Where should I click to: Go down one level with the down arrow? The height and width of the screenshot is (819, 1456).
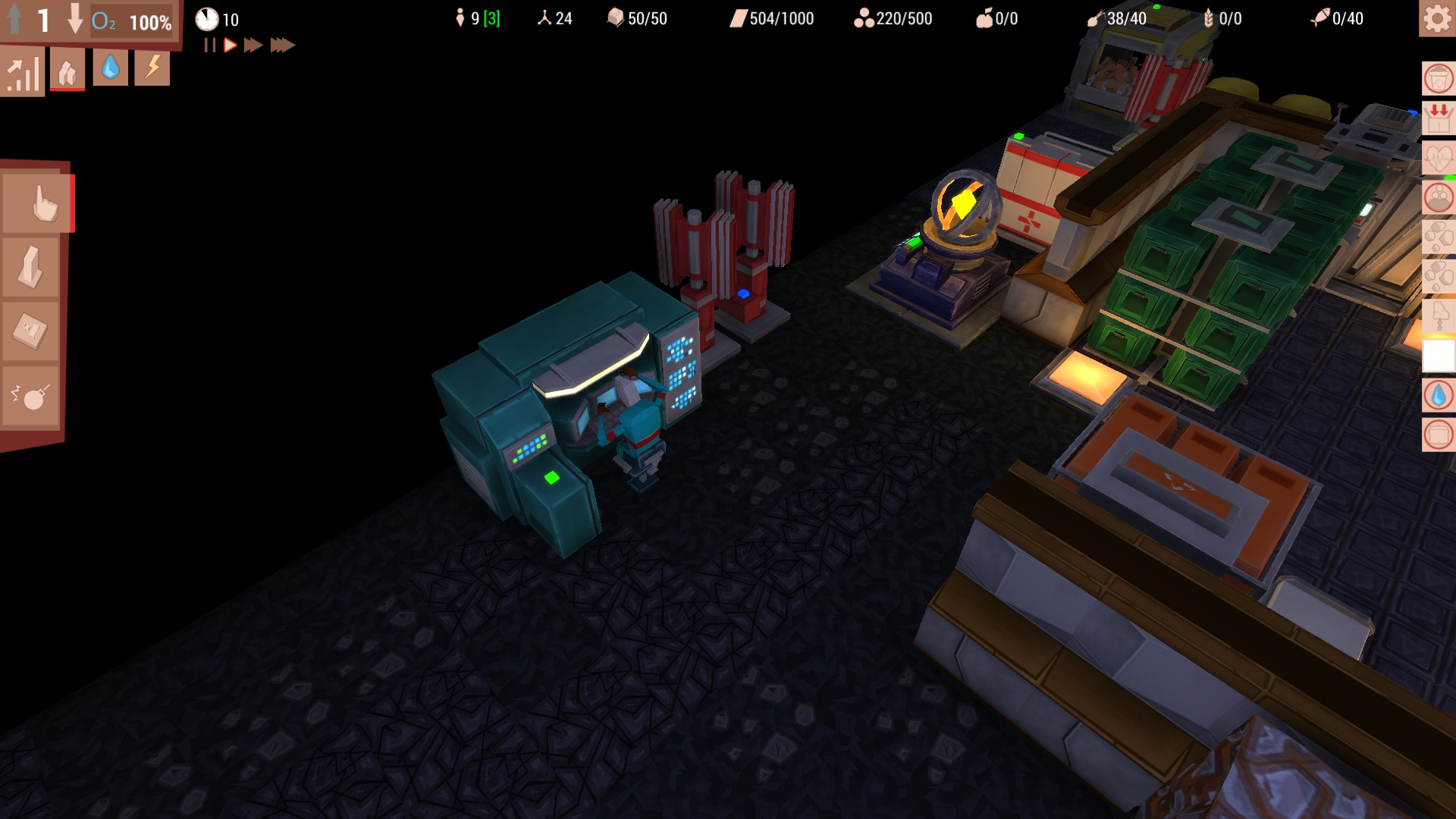pos(76,20)
